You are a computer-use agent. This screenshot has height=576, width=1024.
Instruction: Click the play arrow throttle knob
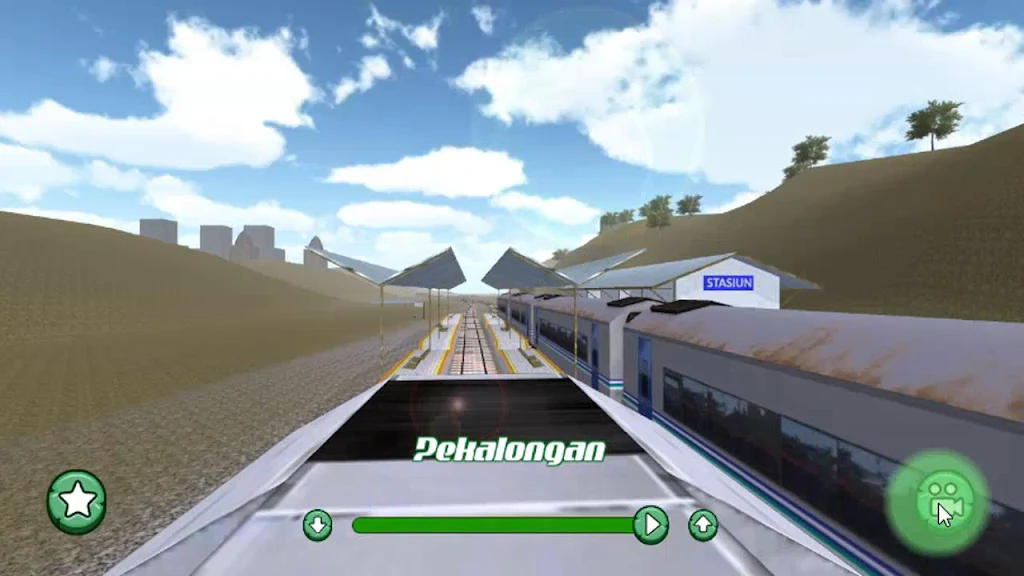650,524
